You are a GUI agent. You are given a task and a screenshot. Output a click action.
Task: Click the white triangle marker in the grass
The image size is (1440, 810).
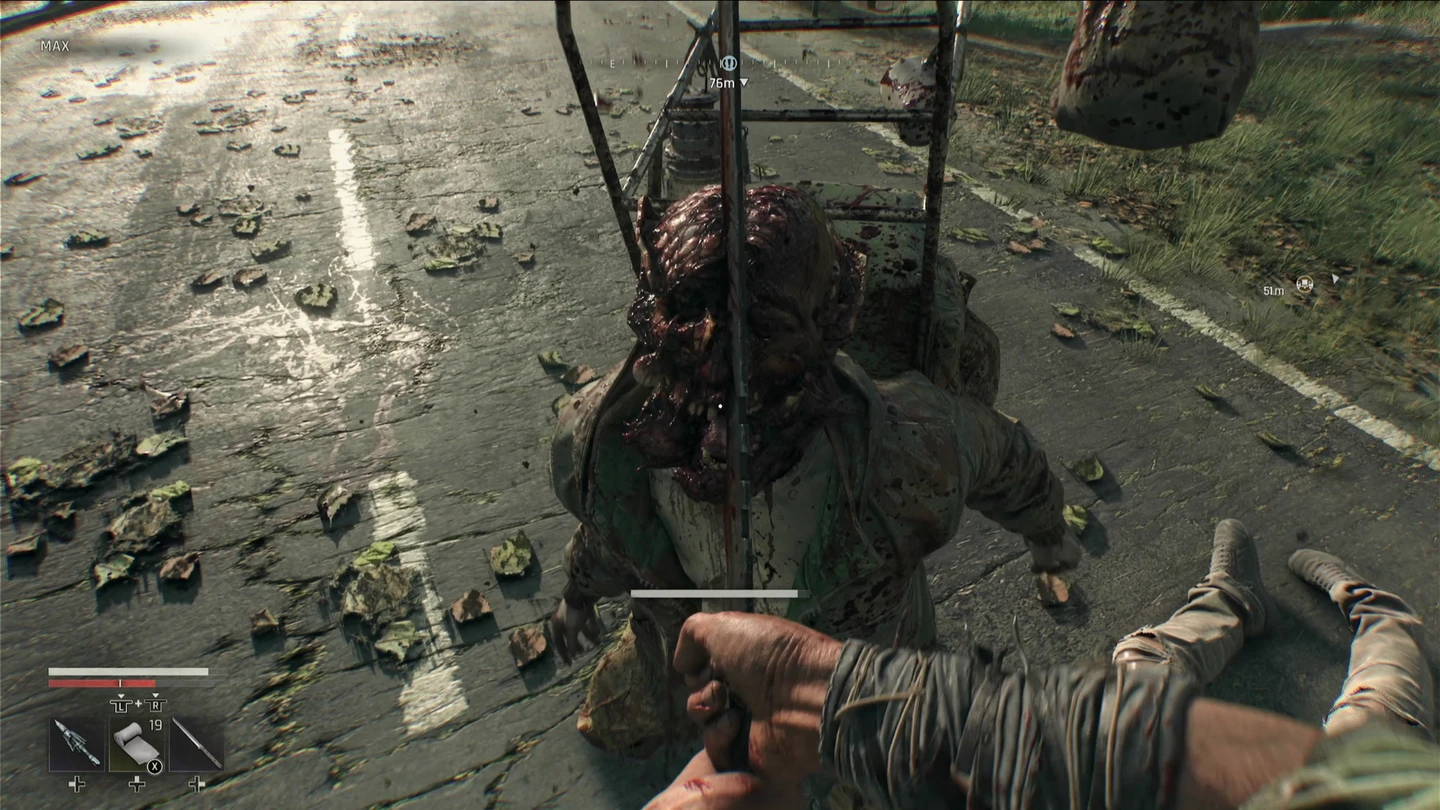click(1337, 279)
